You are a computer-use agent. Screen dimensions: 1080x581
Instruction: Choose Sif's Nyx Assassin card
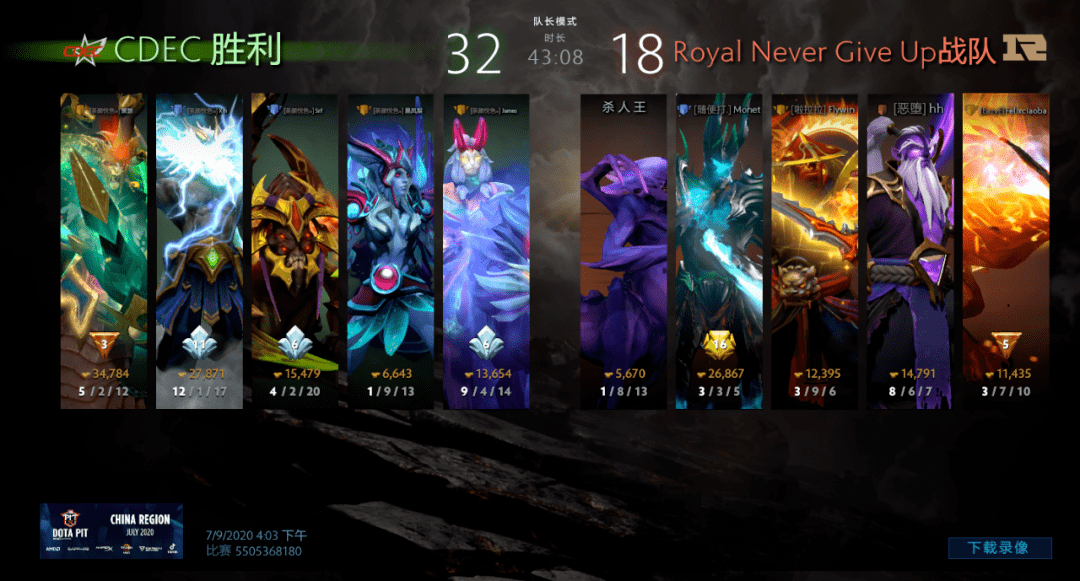[295, 250]
